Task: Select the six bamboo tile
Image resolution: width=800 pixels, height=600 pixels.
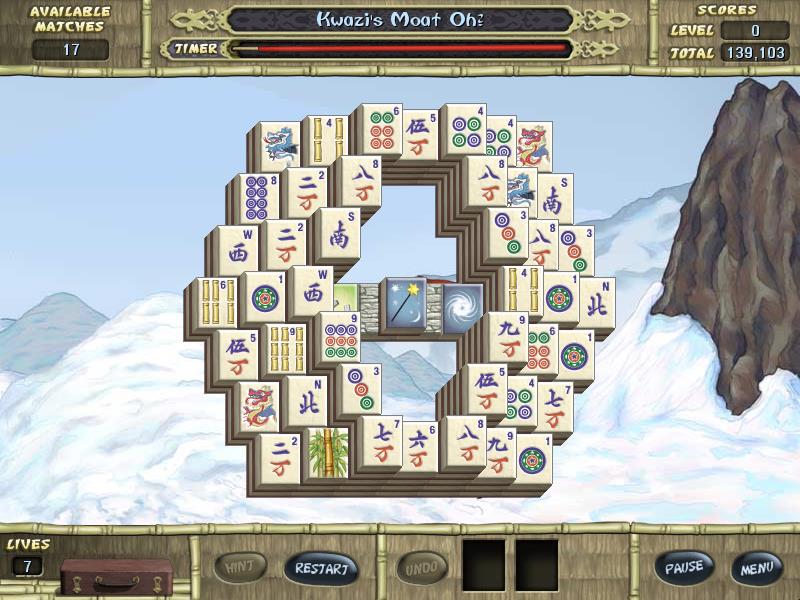Action: 217,302
